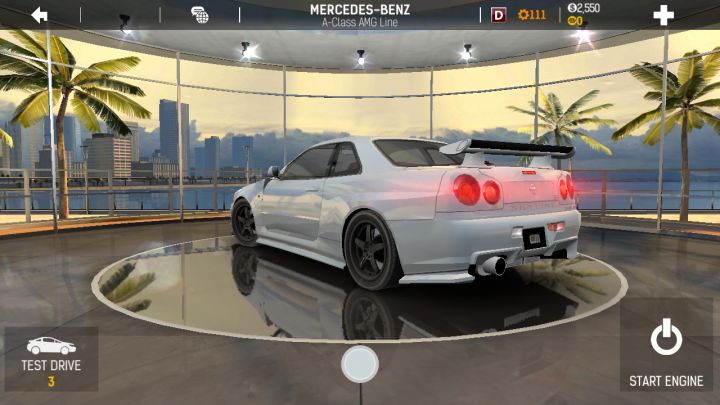
Task: Open the D class rating badge
Action: pos(499,15)
